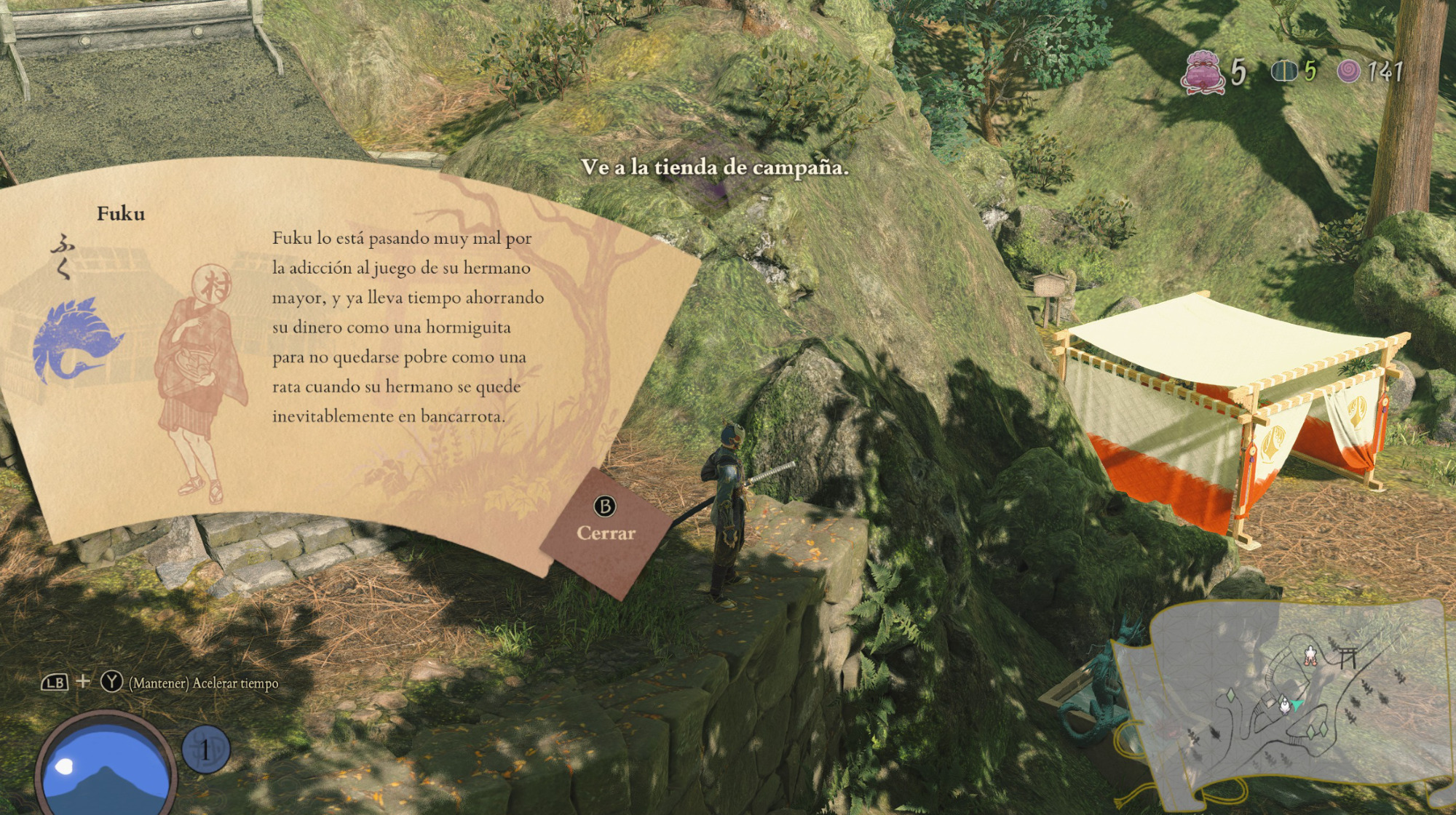Image resolution: width=1456 pixels, height=815 pixels.
Task: Click the green leaf resource icon
Action: (1284, 71)
